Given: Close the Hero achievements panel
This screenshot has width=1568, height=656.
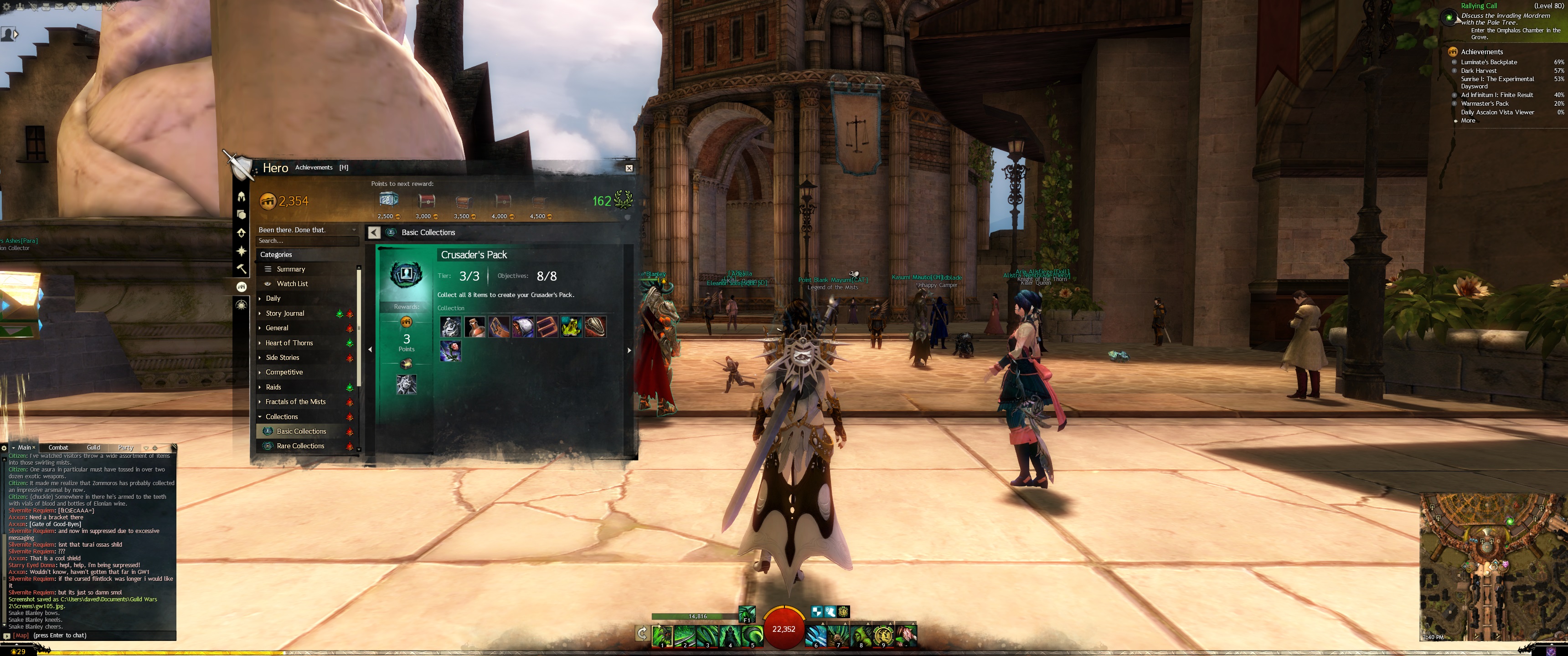Looking at the screenshot, I should [x=629, y=168].
